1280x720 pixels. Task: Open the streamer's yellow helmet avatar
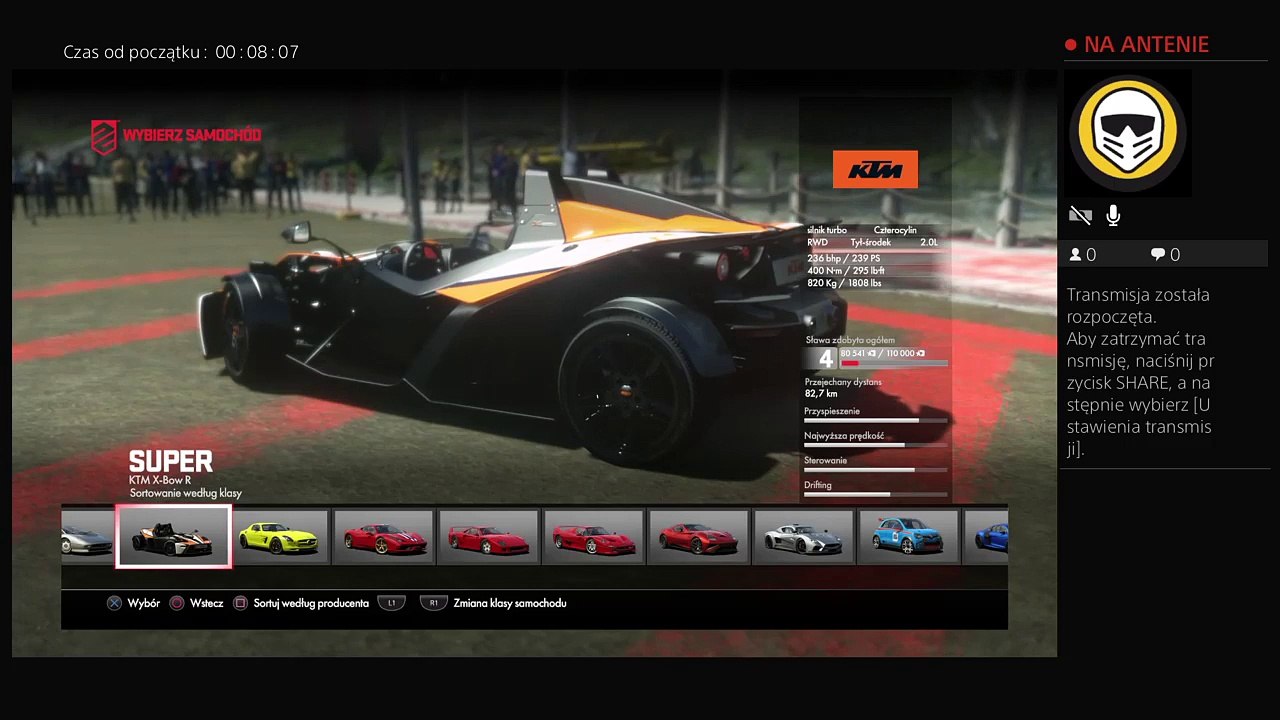(x=1127, y=133)
